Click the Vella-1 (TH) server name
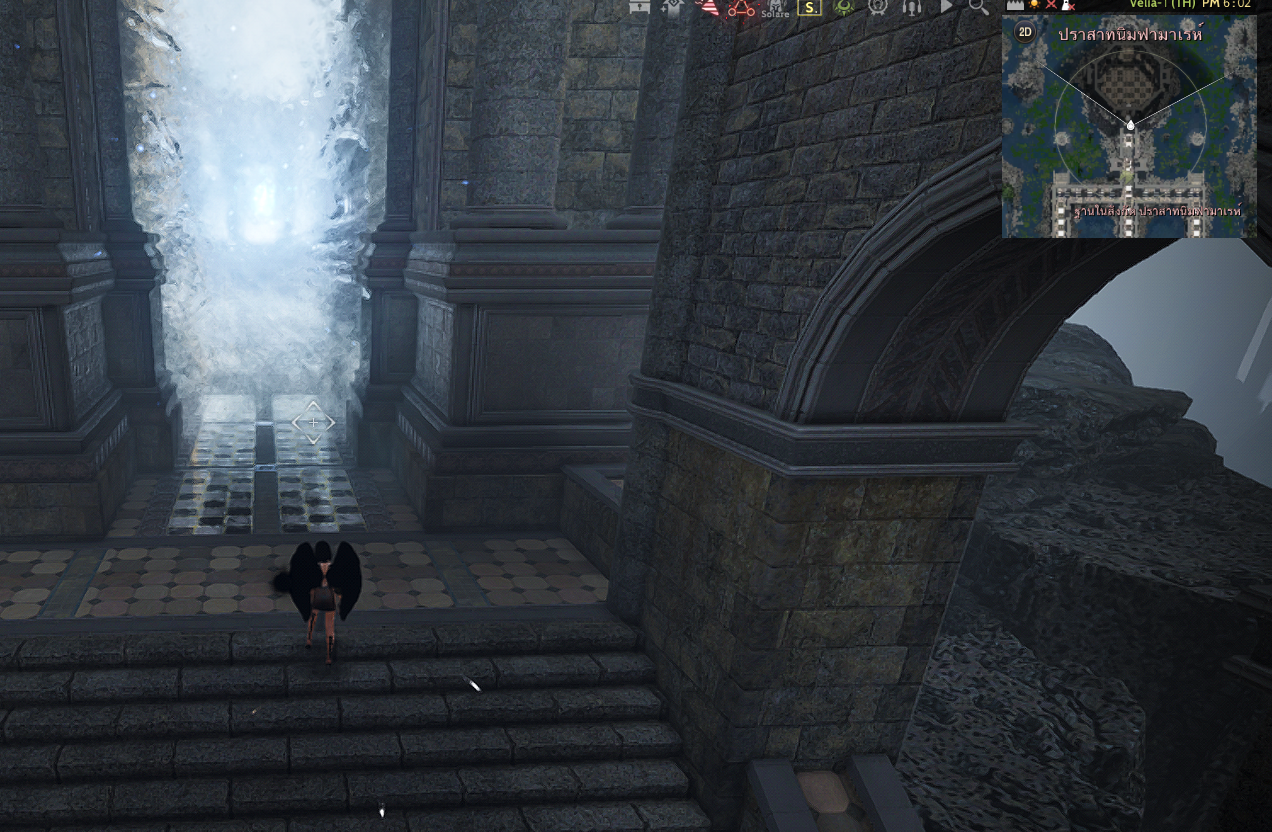Screen dimensions: 1272x832 (x=1161, y=4)
